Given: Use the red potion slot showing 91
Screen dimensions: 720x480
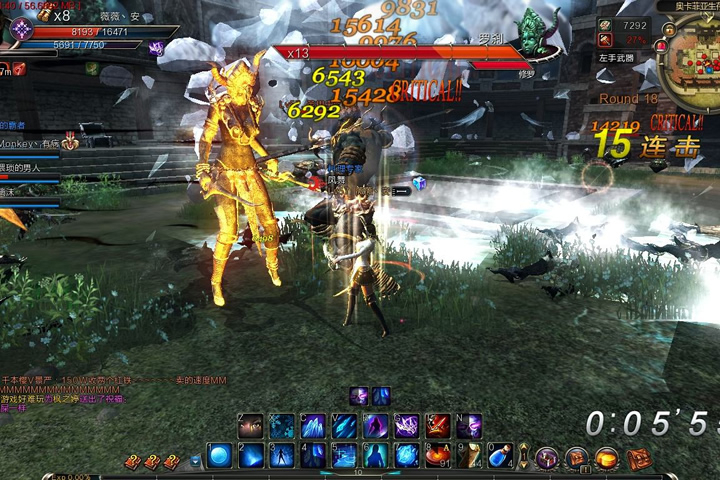Looking at the screenshot, I should click(x=437, y=456).
